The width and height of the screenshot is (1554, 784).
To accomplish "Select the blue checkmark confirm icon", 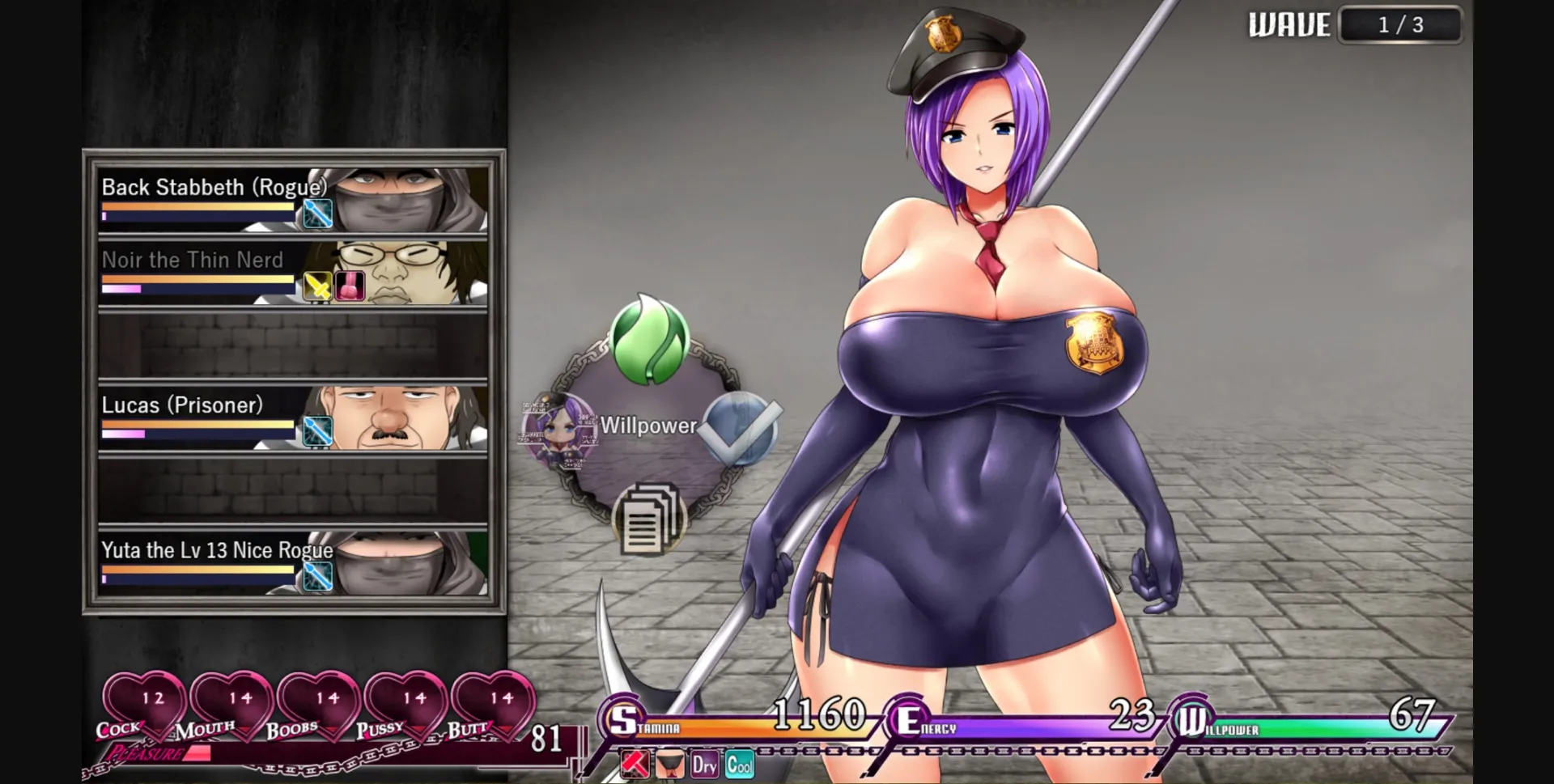I will [740, 429].
